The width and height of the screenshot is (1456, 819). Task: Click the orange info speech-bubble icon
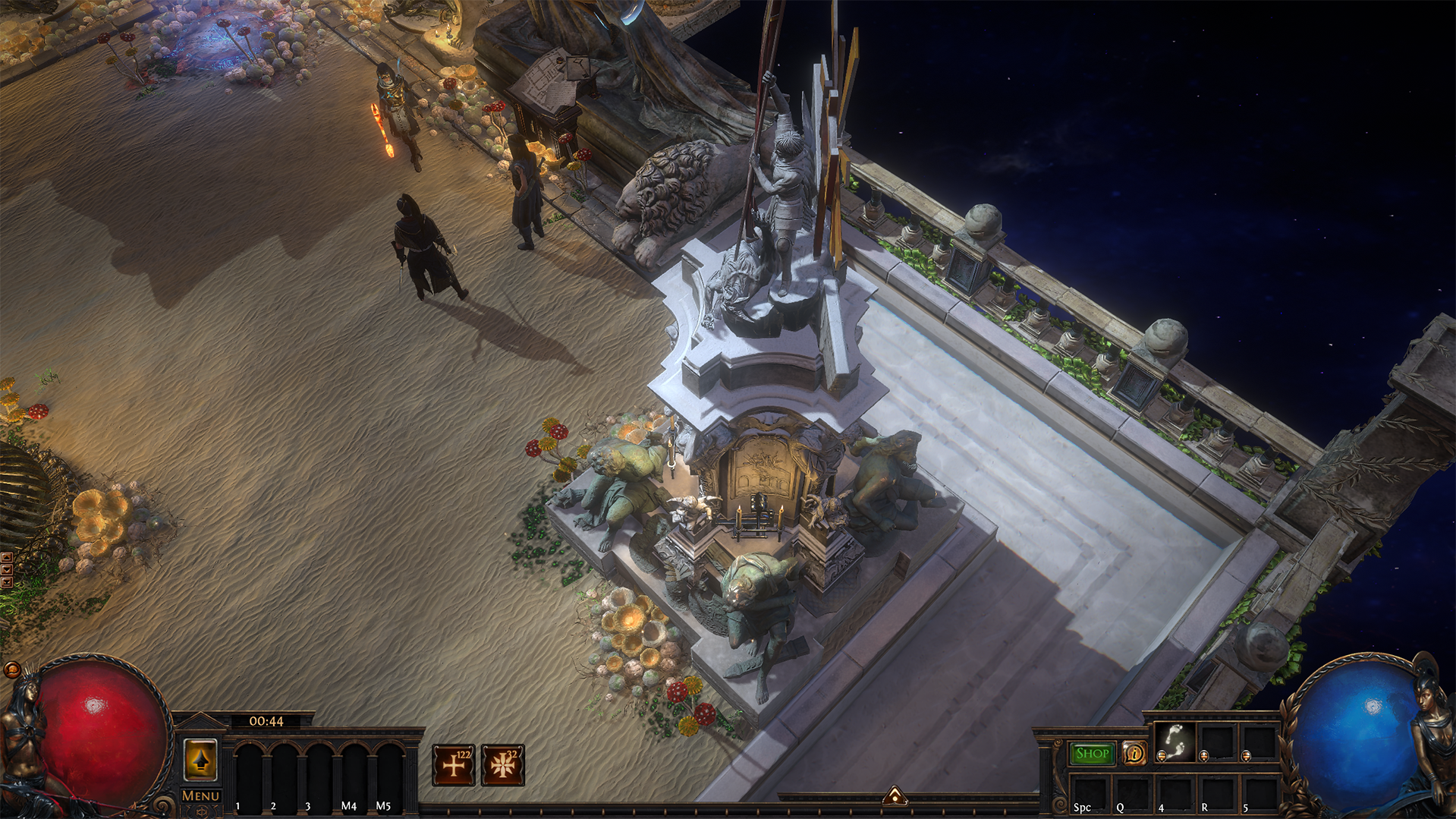point(1134,754)
